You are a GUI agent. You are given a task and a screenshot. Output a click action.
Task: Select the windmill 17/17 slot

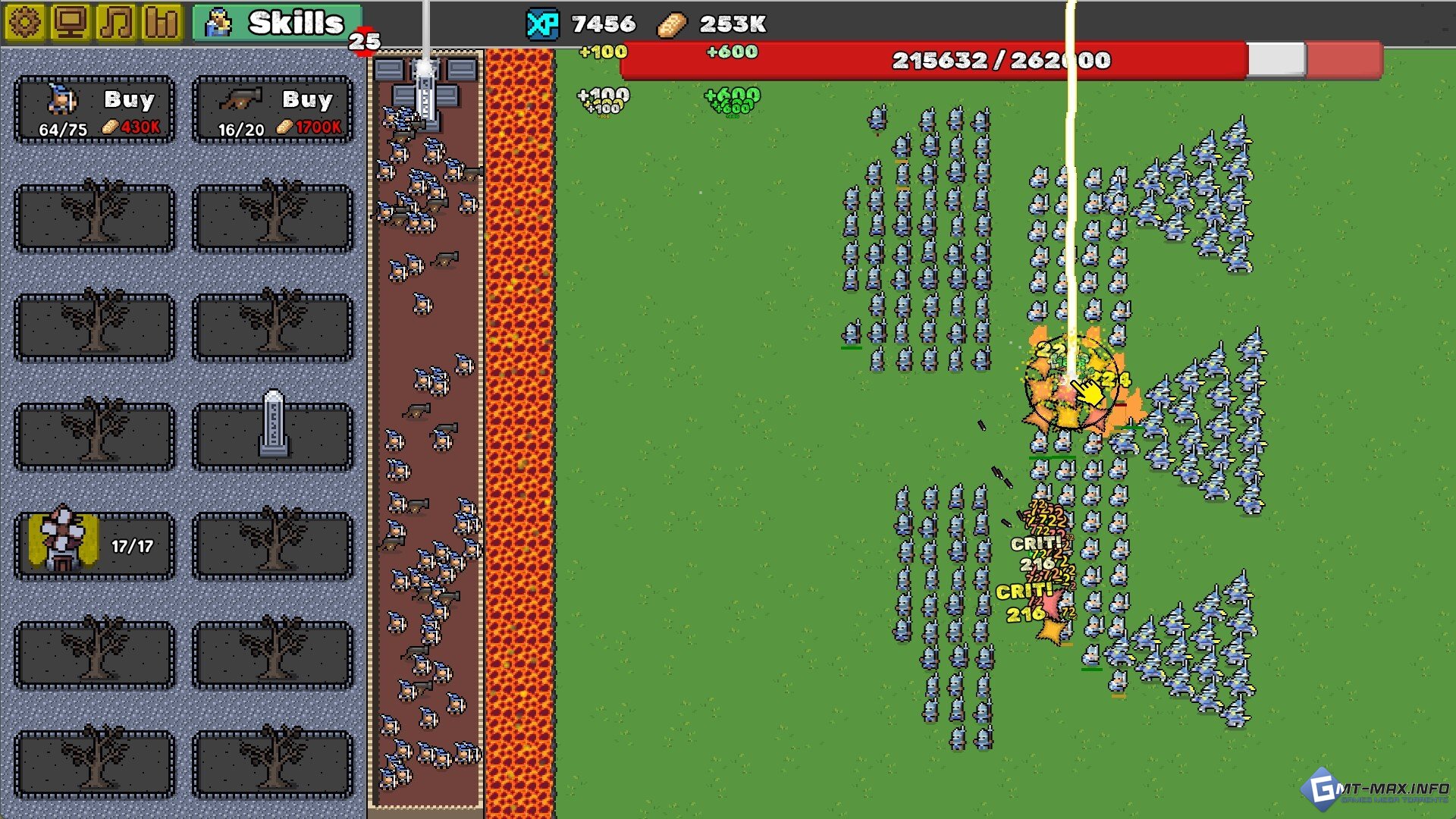[95, 545]
